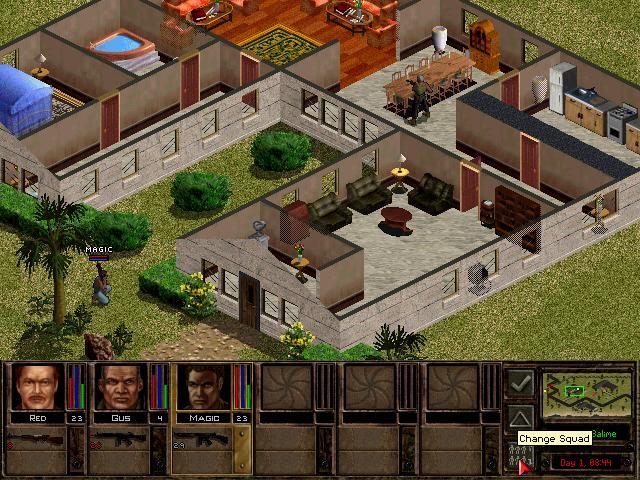The width and height of the screenshot is (640, 480).
Task: Select Red's mercenary portrait
Action: pos(37,387)
